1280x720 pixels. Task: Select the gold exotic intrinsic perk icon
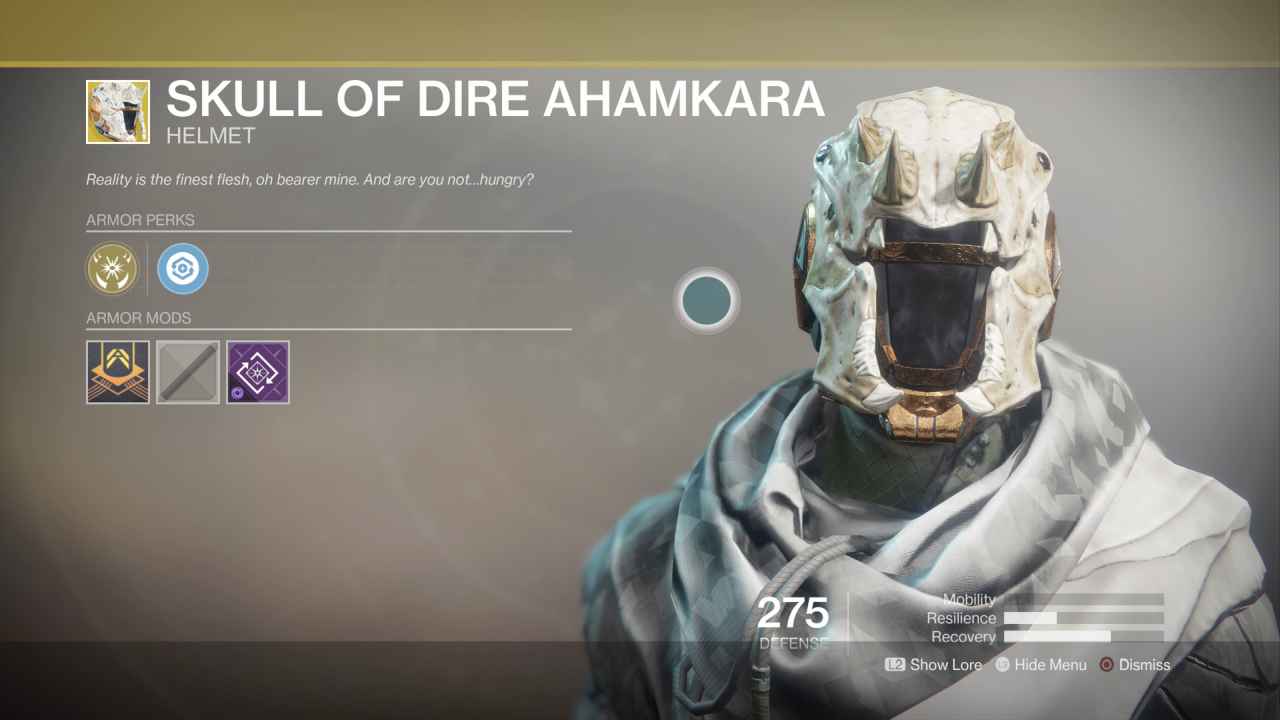click(x=112, y=268)
